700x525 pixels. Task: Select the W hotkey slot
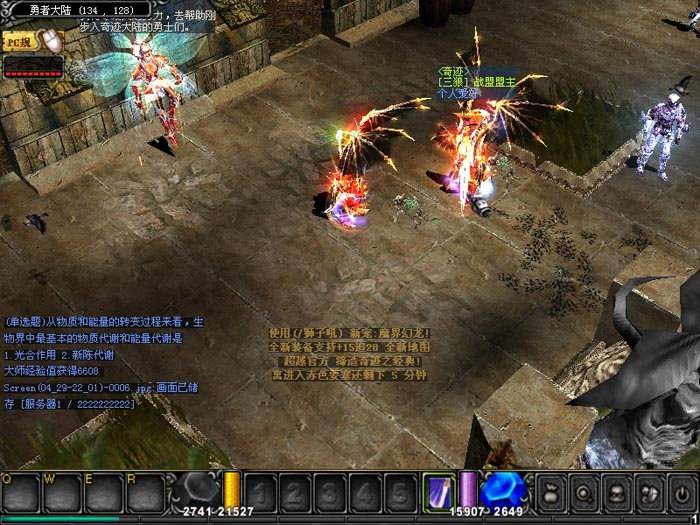pyautogui.click(x=62, y=492)
